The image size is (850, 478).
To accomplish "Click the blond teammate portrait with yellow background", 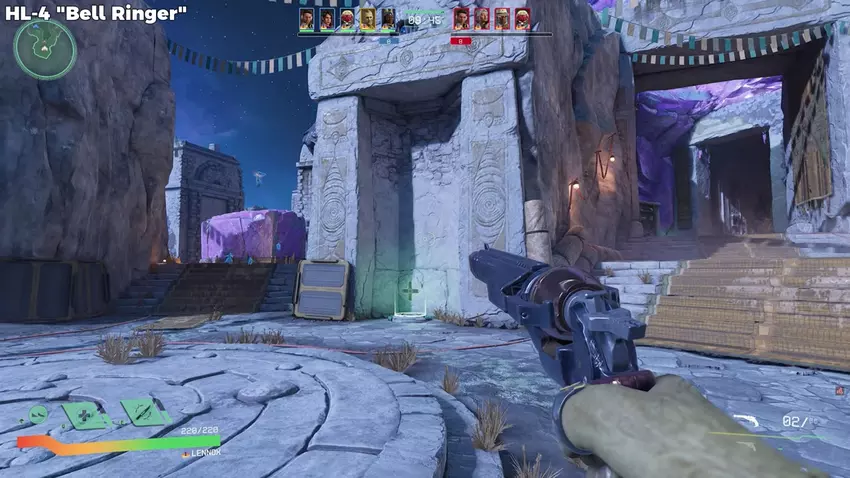I will pyautogui.click(x=367, y=18).
